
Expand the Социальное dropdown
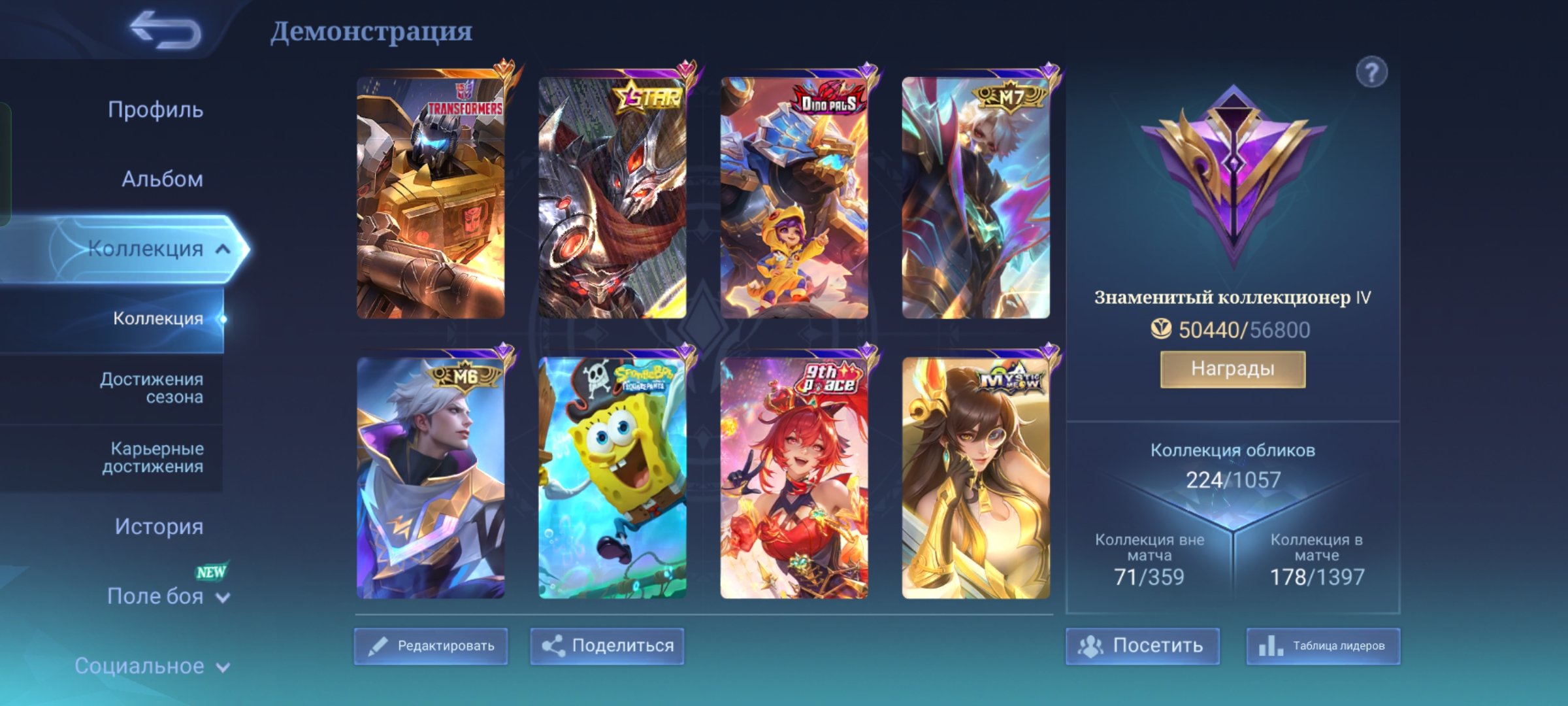tap(221, 665)
